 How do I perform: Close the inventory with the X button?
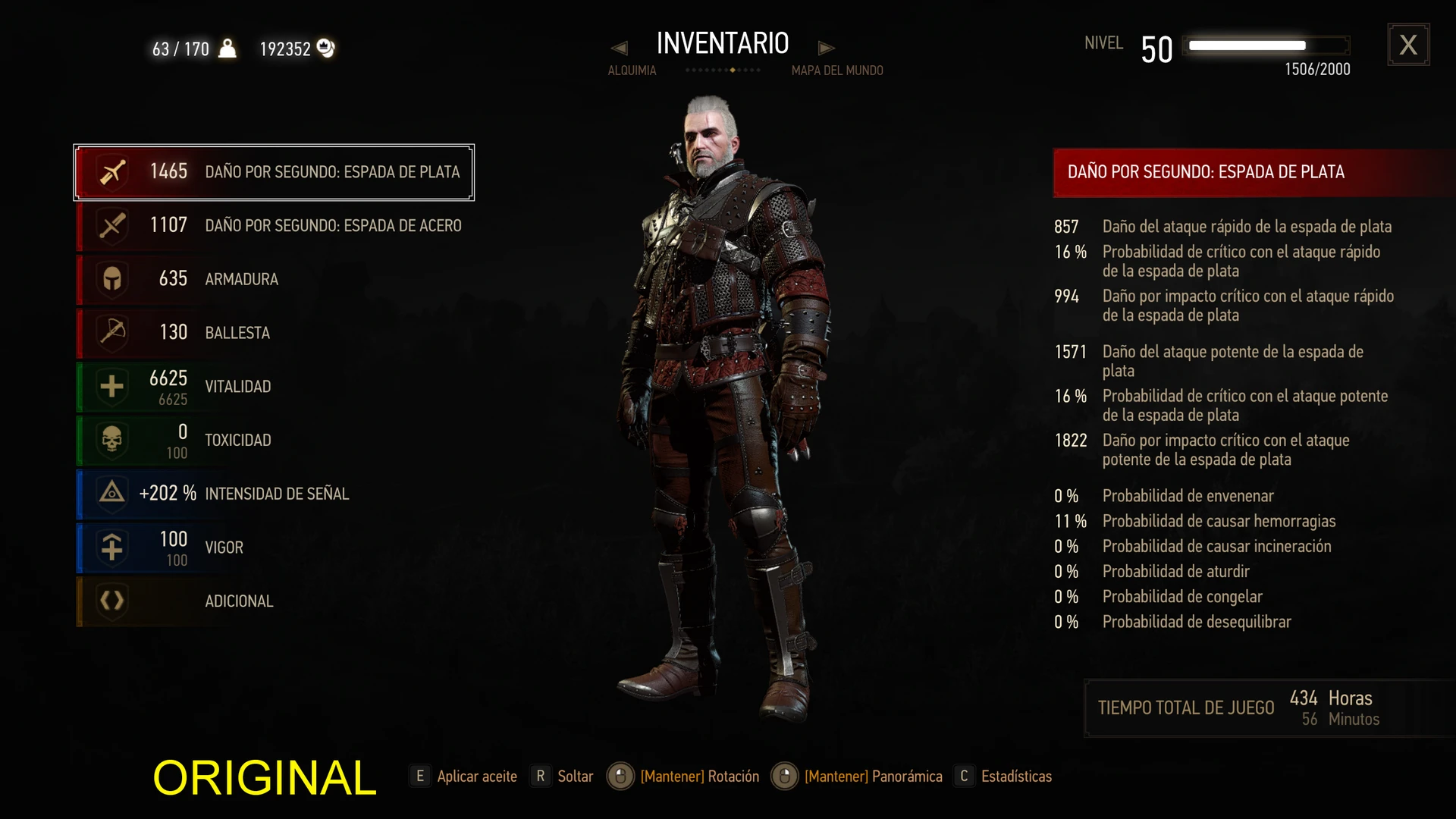coord(1408,45)
